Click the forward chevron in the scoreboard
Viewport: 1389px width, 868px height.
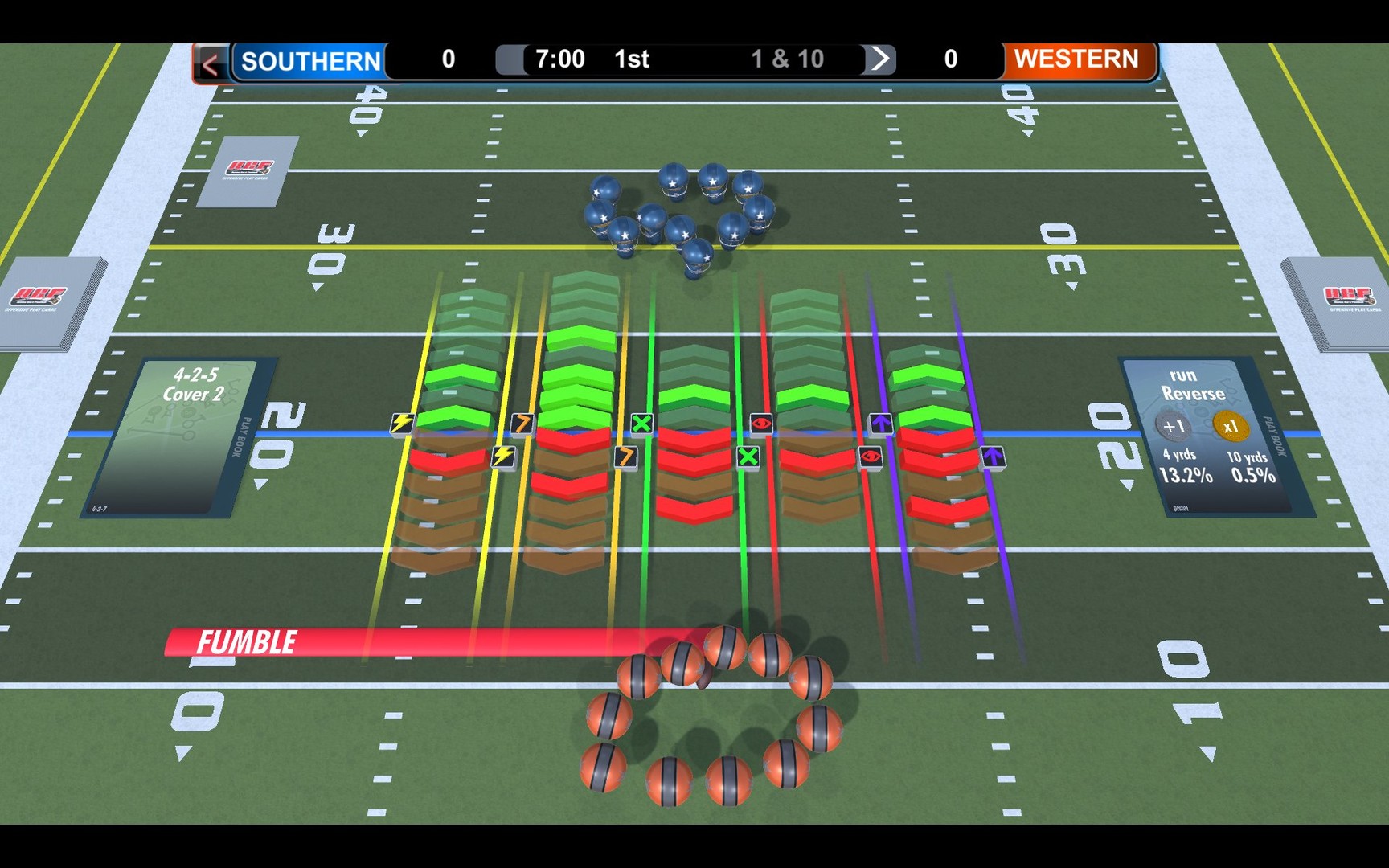tap(881, 58)
